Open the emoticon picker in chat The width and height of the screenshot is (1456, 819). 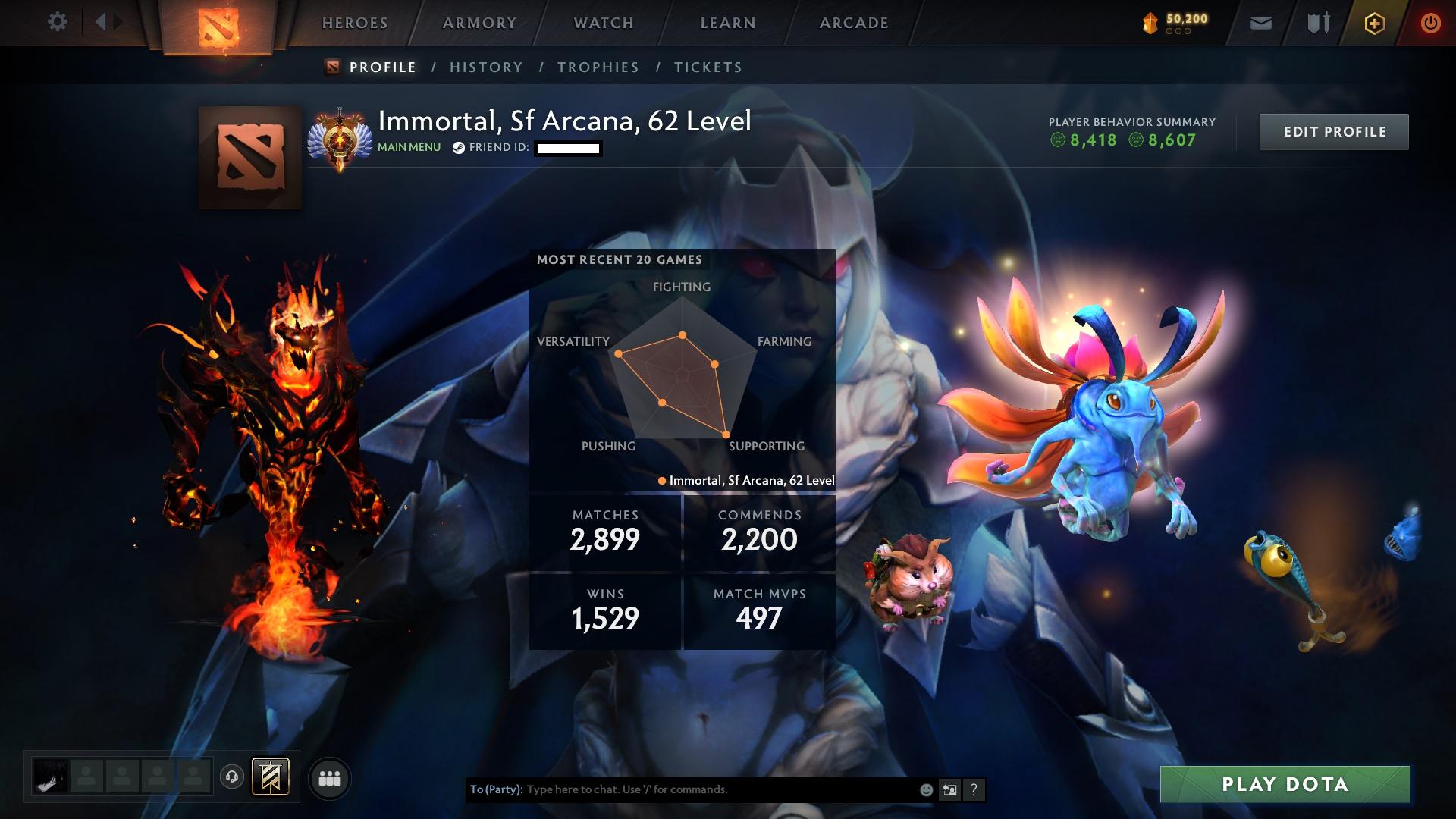[926, 789]
